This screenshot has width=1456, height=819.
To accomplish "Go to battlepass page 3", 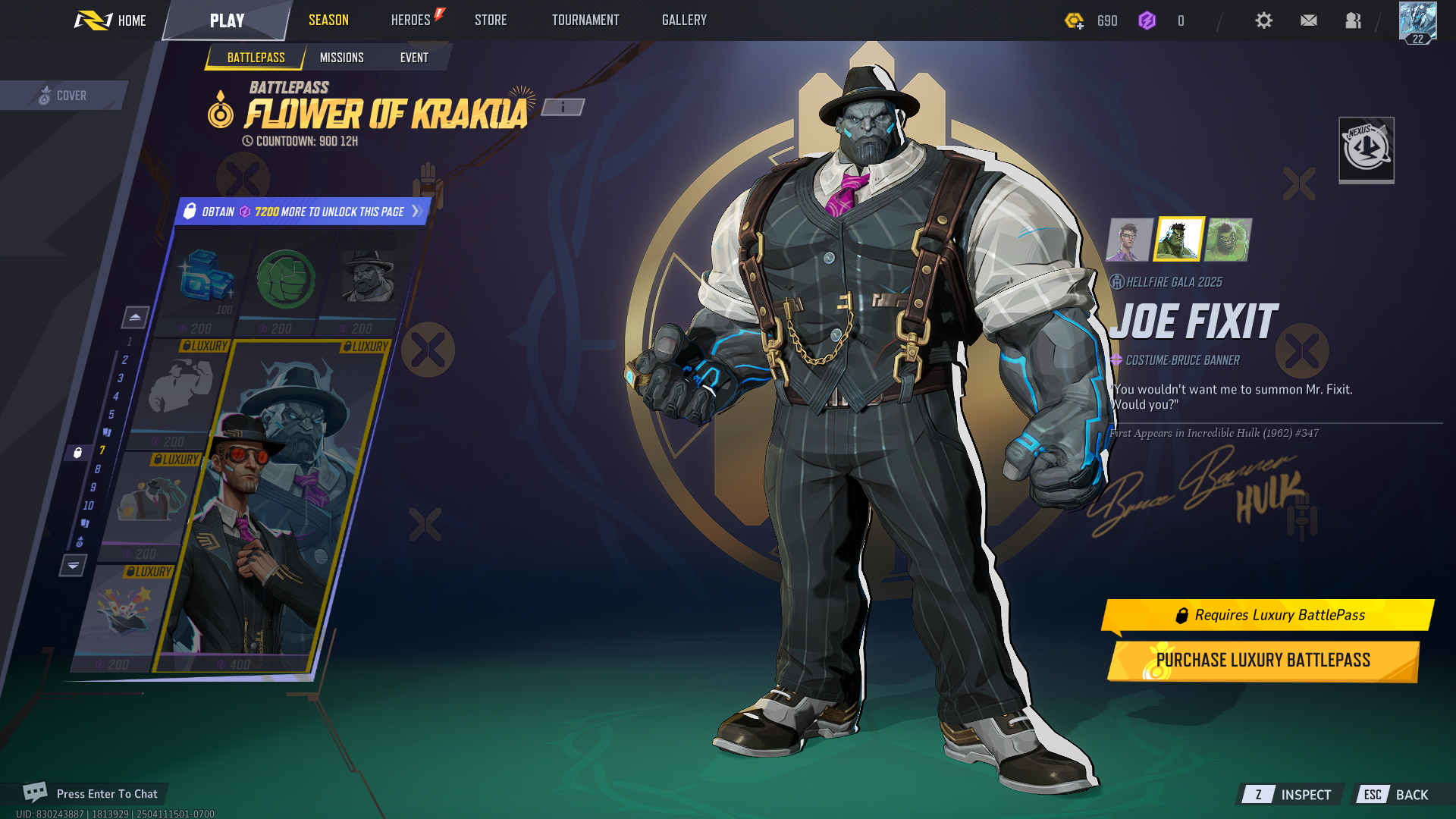I will (120, 378).
